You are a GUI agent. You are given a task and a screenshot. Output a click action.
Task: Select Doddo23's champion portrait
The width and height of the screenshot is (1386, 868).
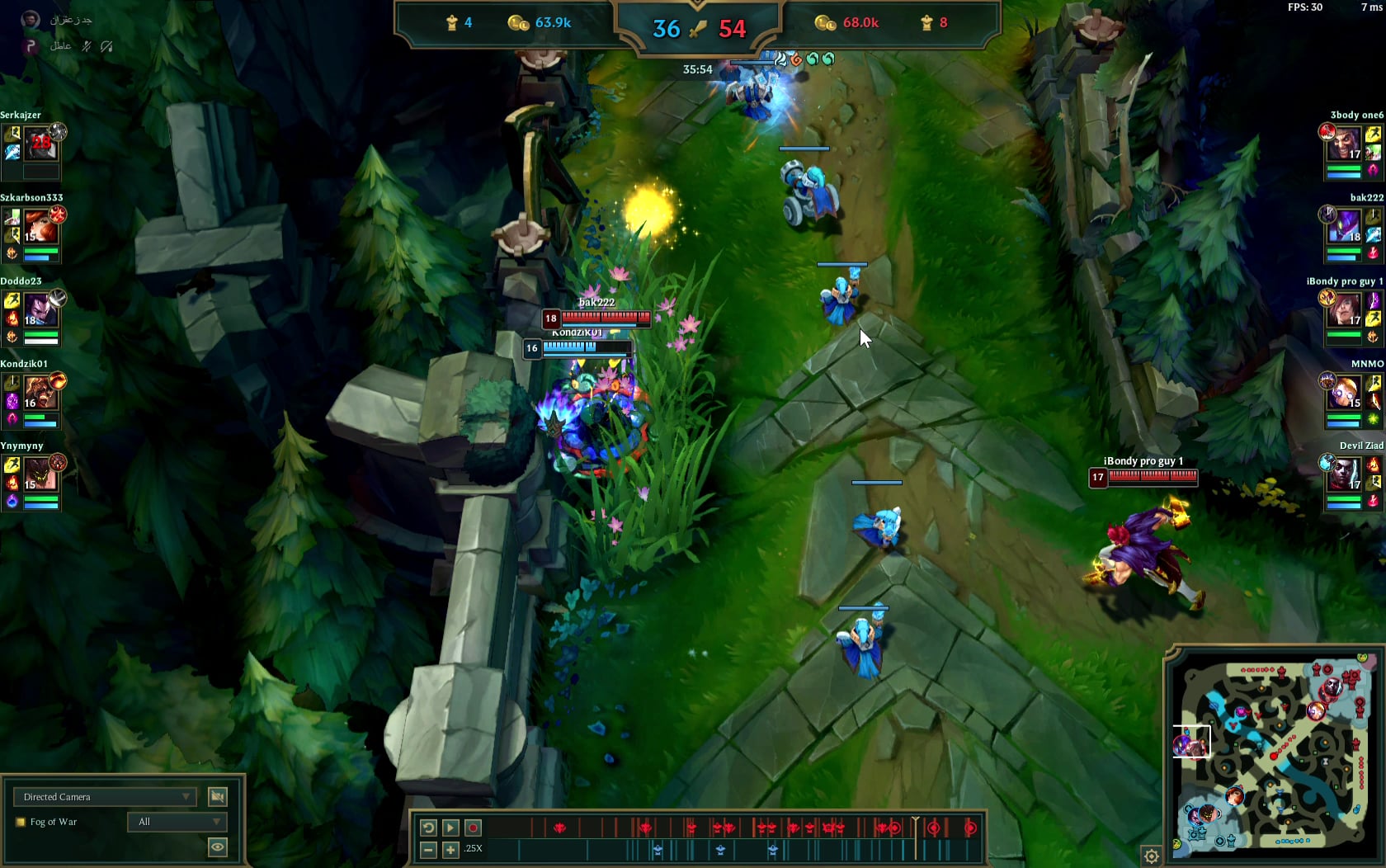pyautogui.click(x=40, y=311)
